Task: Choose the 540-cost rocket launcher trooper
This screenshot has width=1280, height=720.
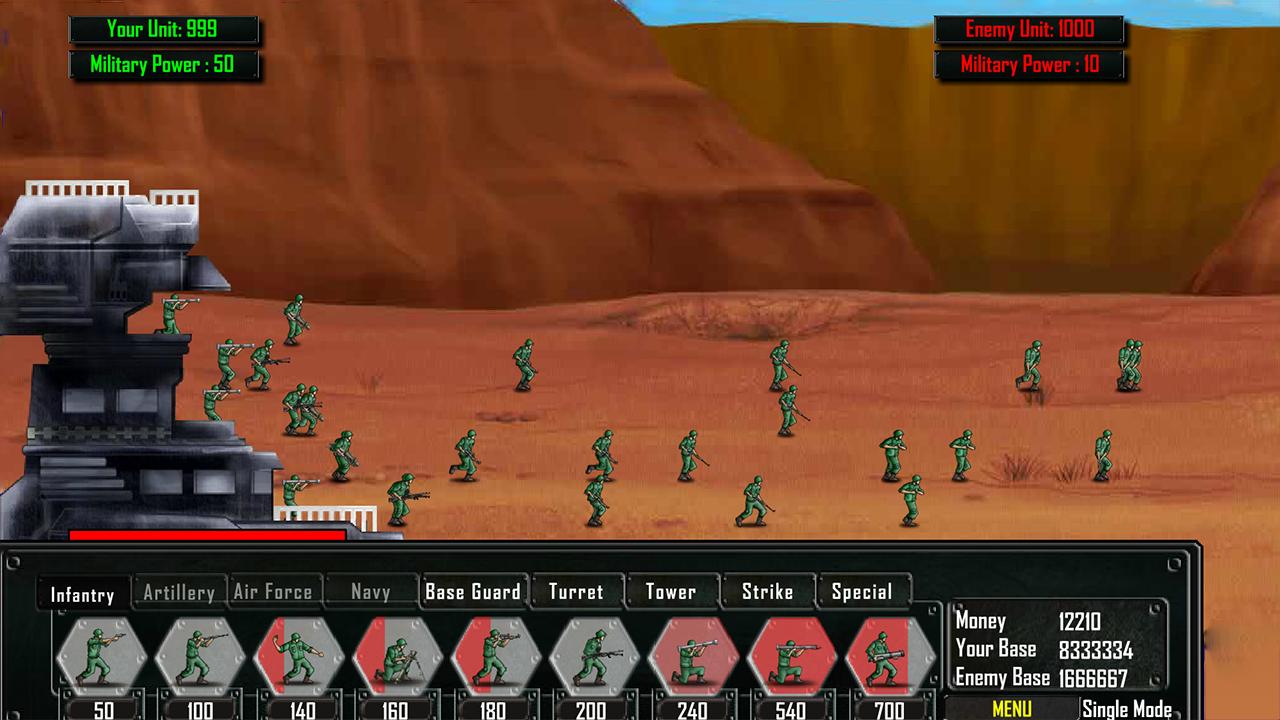Action: (x=790, y=655)
